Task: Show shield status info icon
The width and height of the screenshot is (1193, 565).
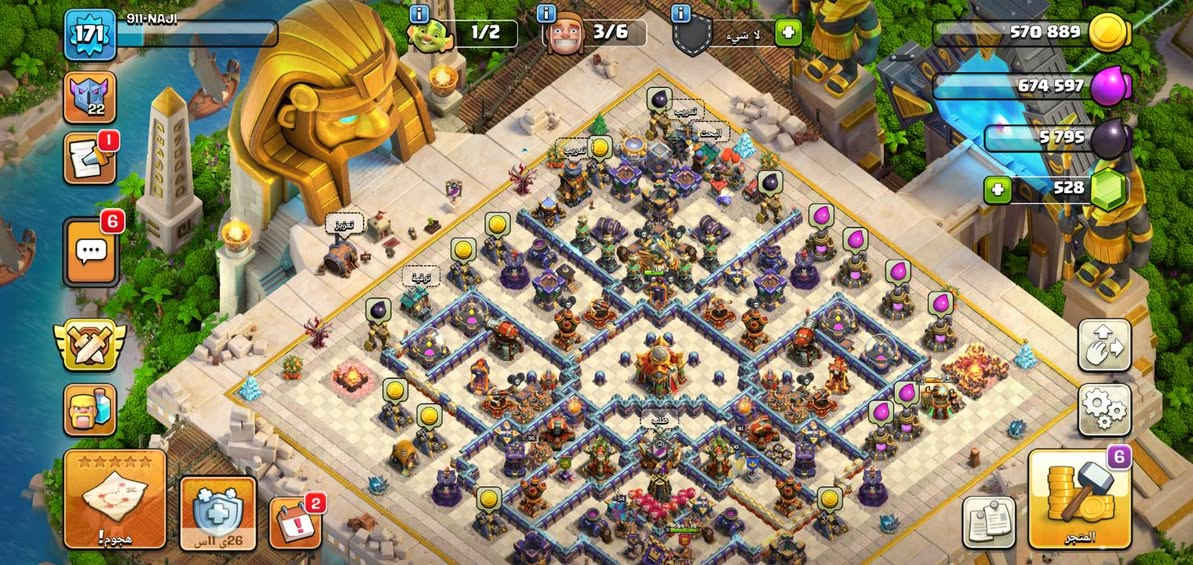Action: point(682,13)
